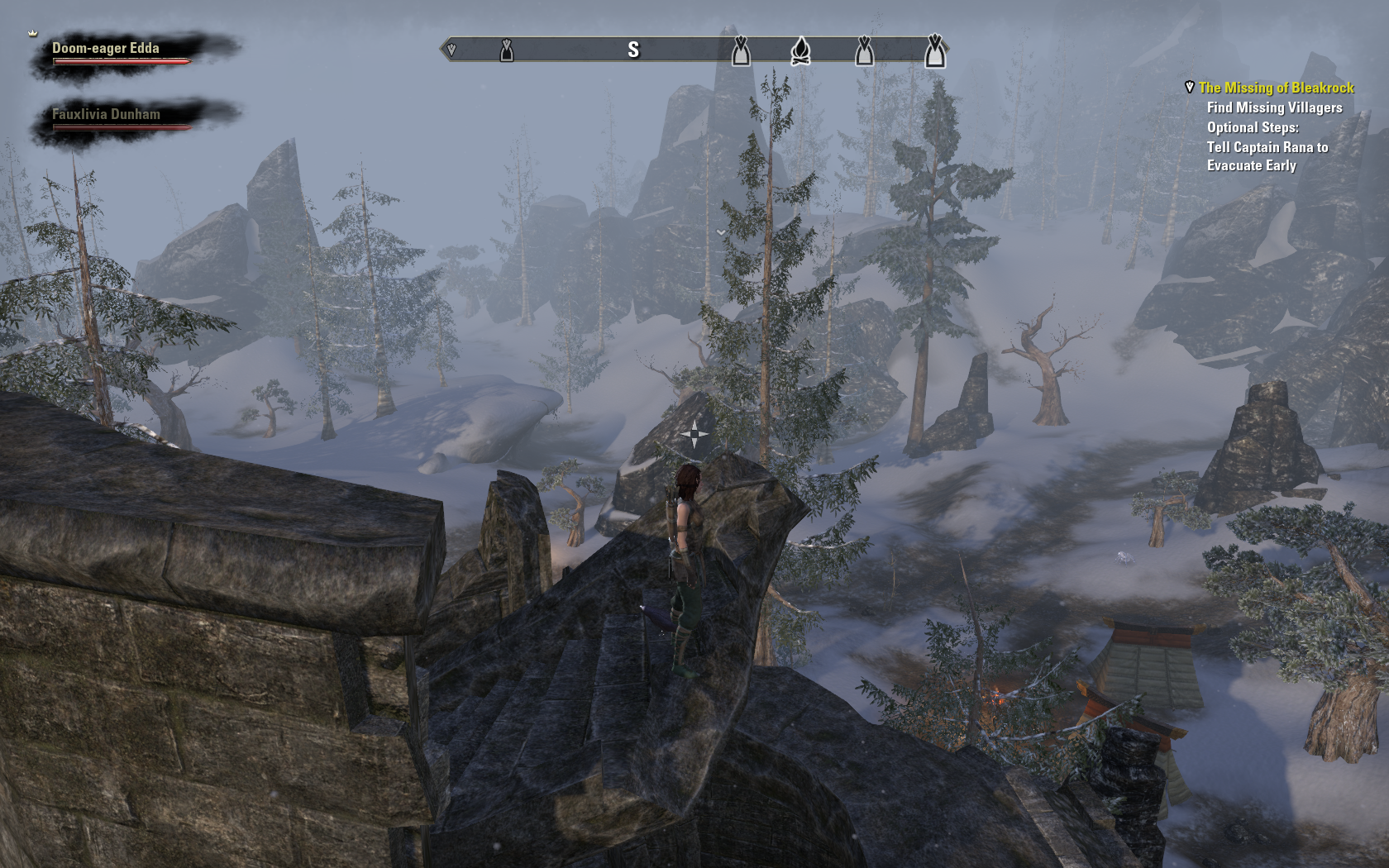1389x868 pixels.
Task: Click the group leader crown icon
Action: [33, 33]
